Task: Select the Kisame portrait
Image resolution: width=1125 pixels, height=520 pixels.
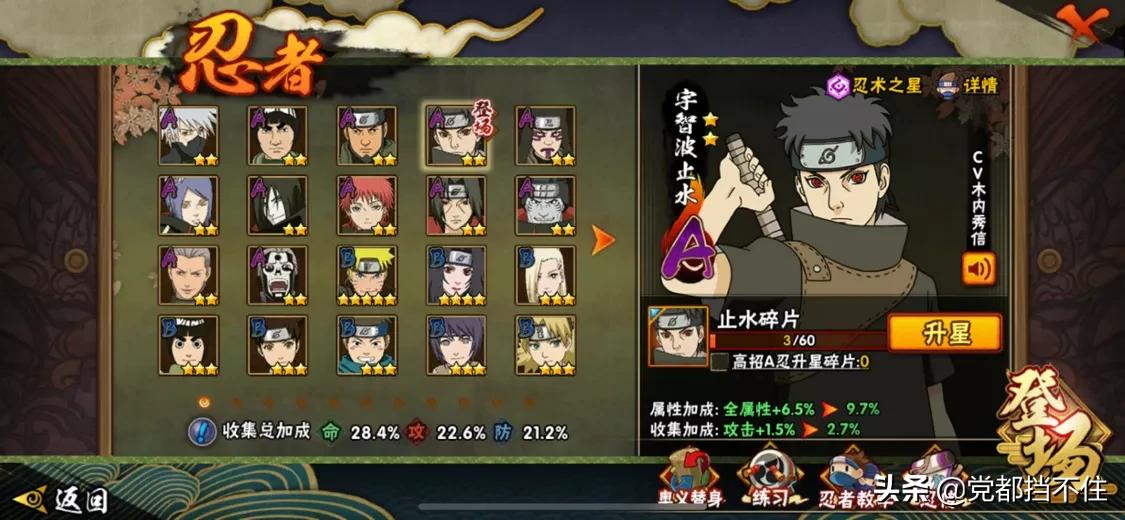Action: tap(545, 205)
